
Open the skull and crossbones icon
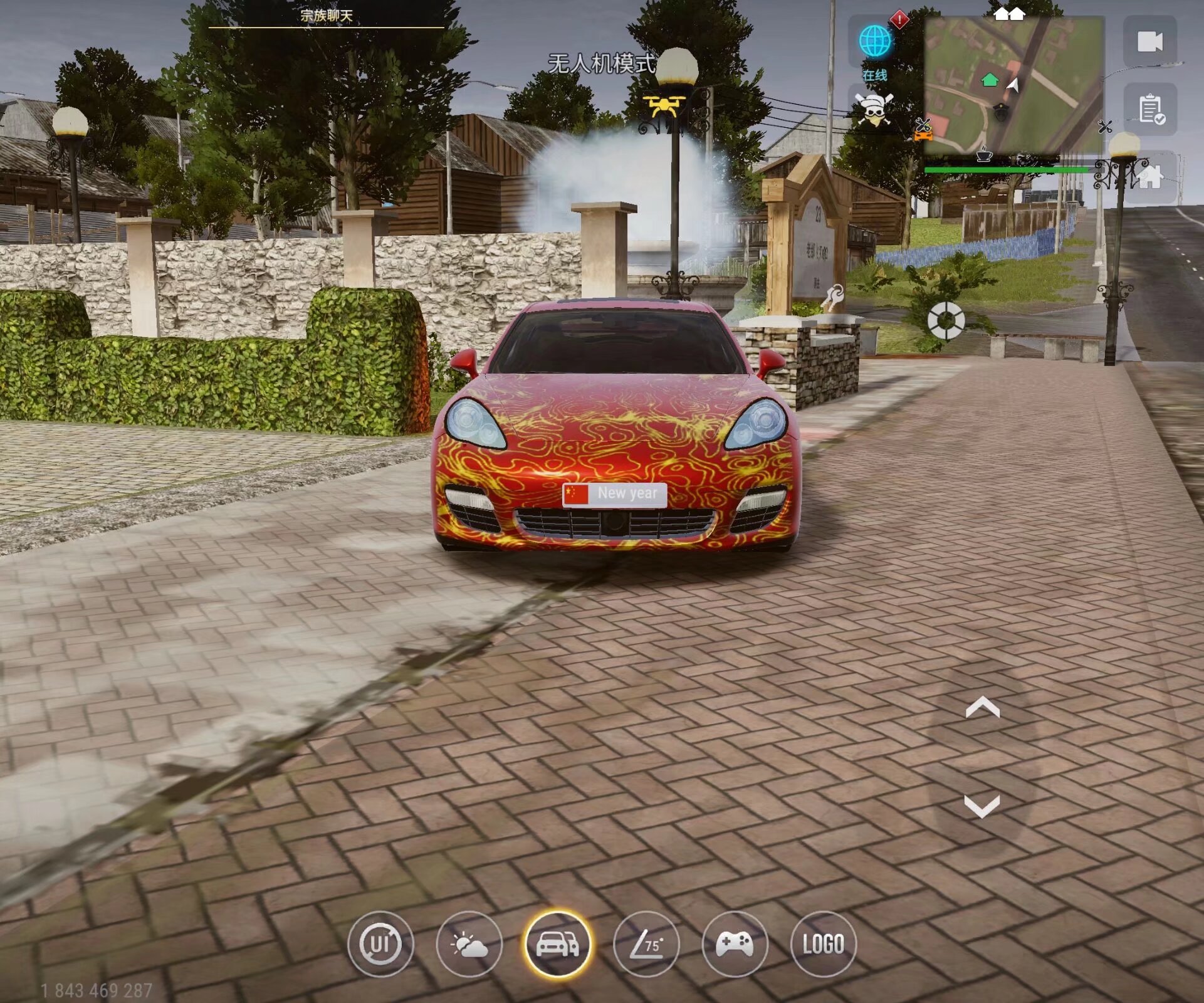(x=874, y=111)
